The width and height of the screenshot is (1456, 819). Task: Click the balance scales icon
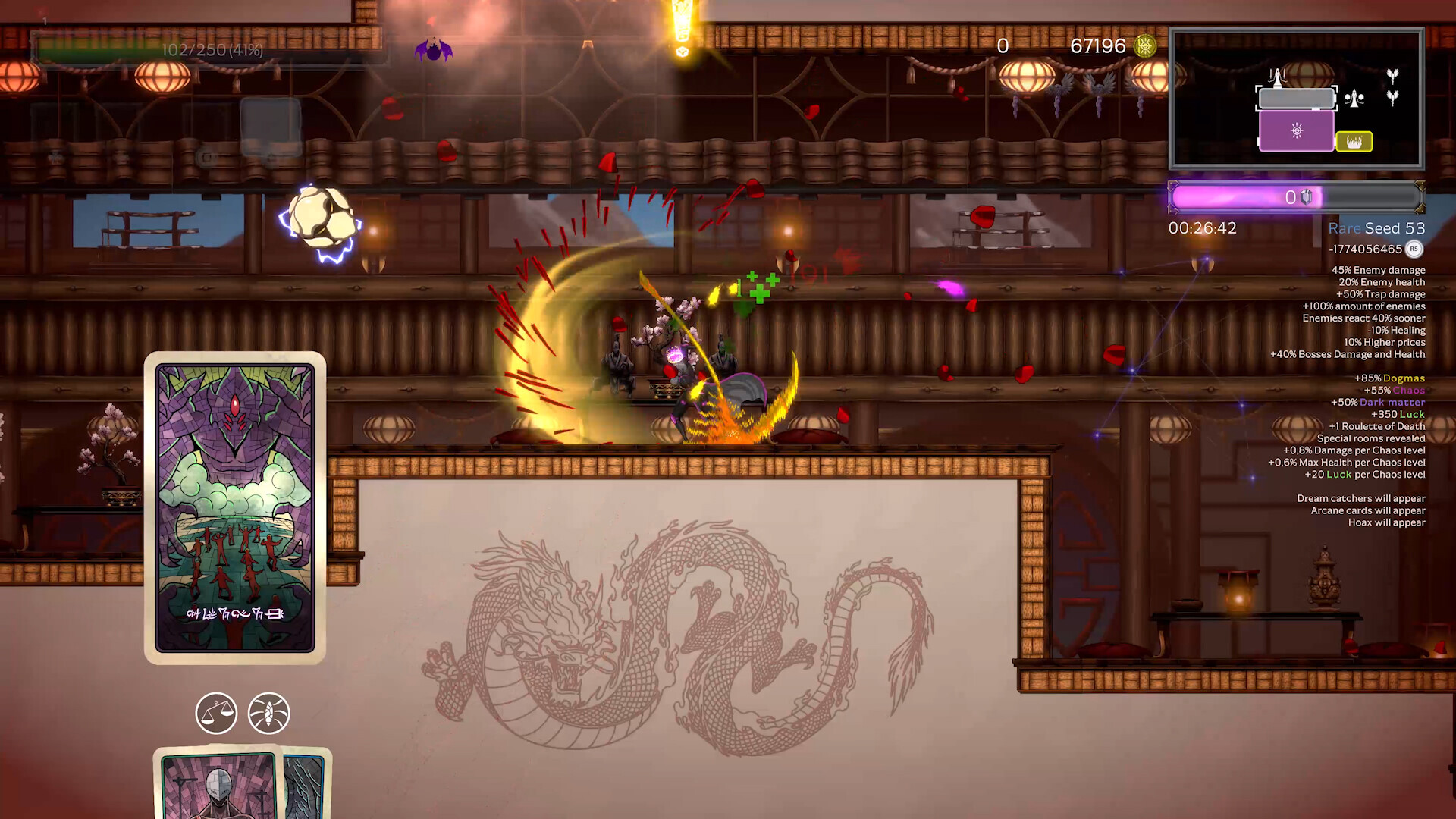(x=216, y=714)
